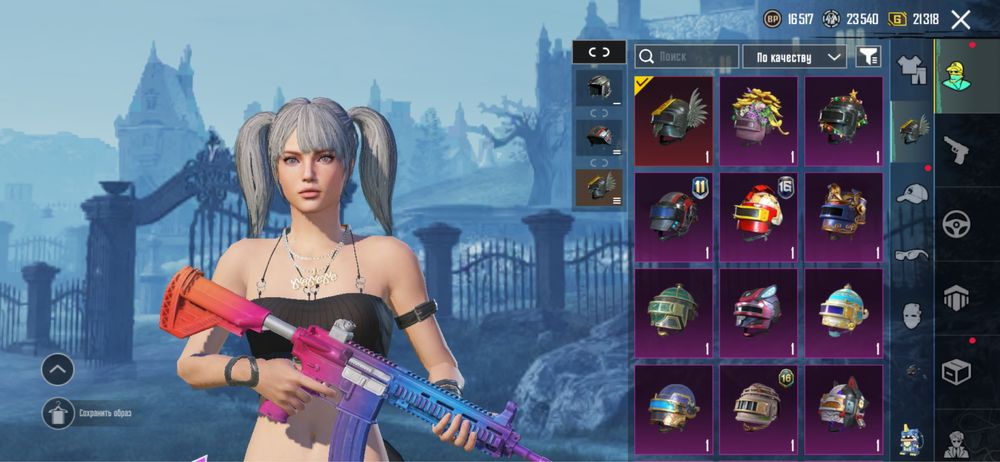
Task: Close the inventory screen with the X
Action: pyautogui.click(x=961, y=19)
